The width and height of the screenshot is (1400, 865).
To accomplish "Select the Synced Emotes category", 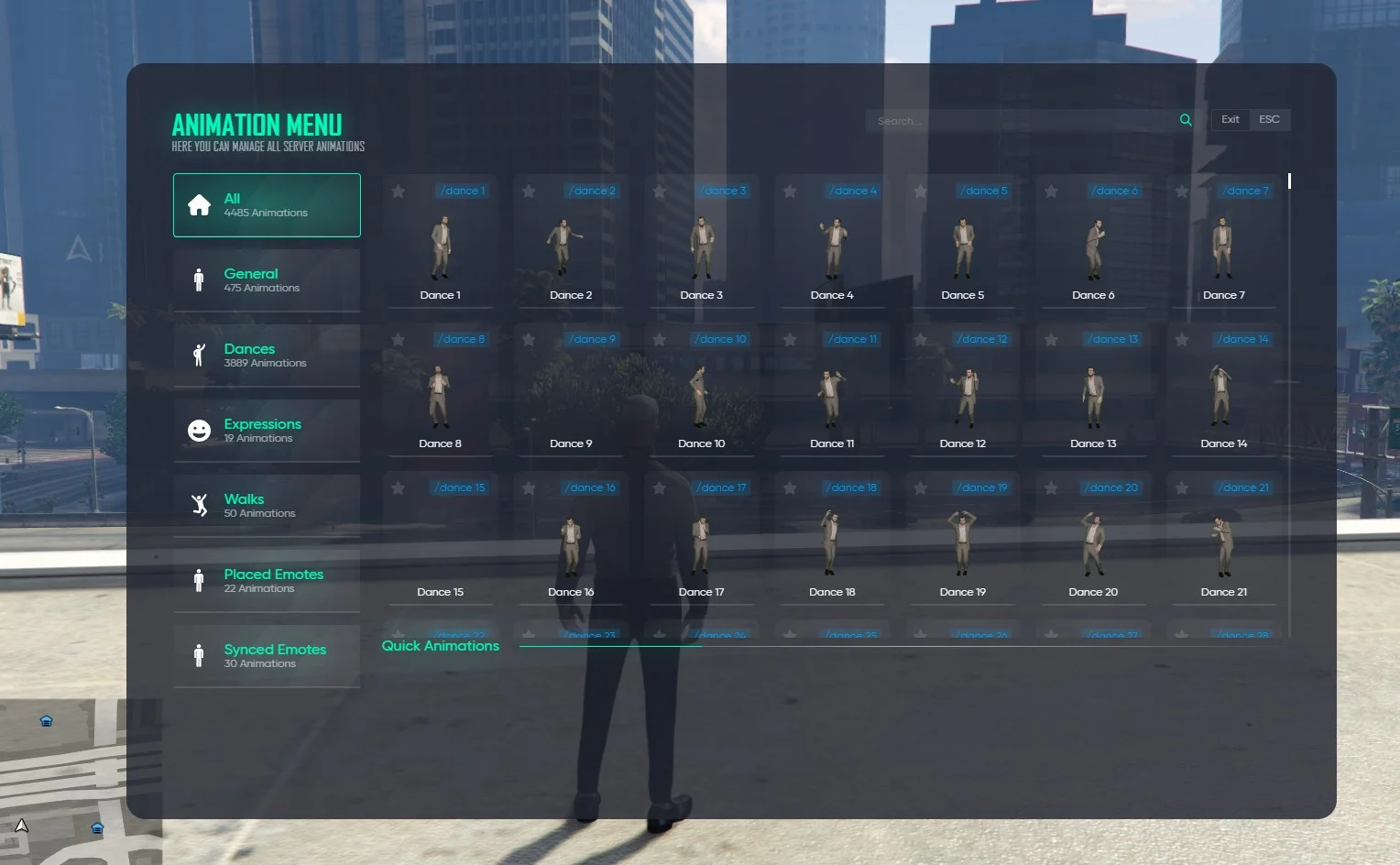I will tap(267, 656).
